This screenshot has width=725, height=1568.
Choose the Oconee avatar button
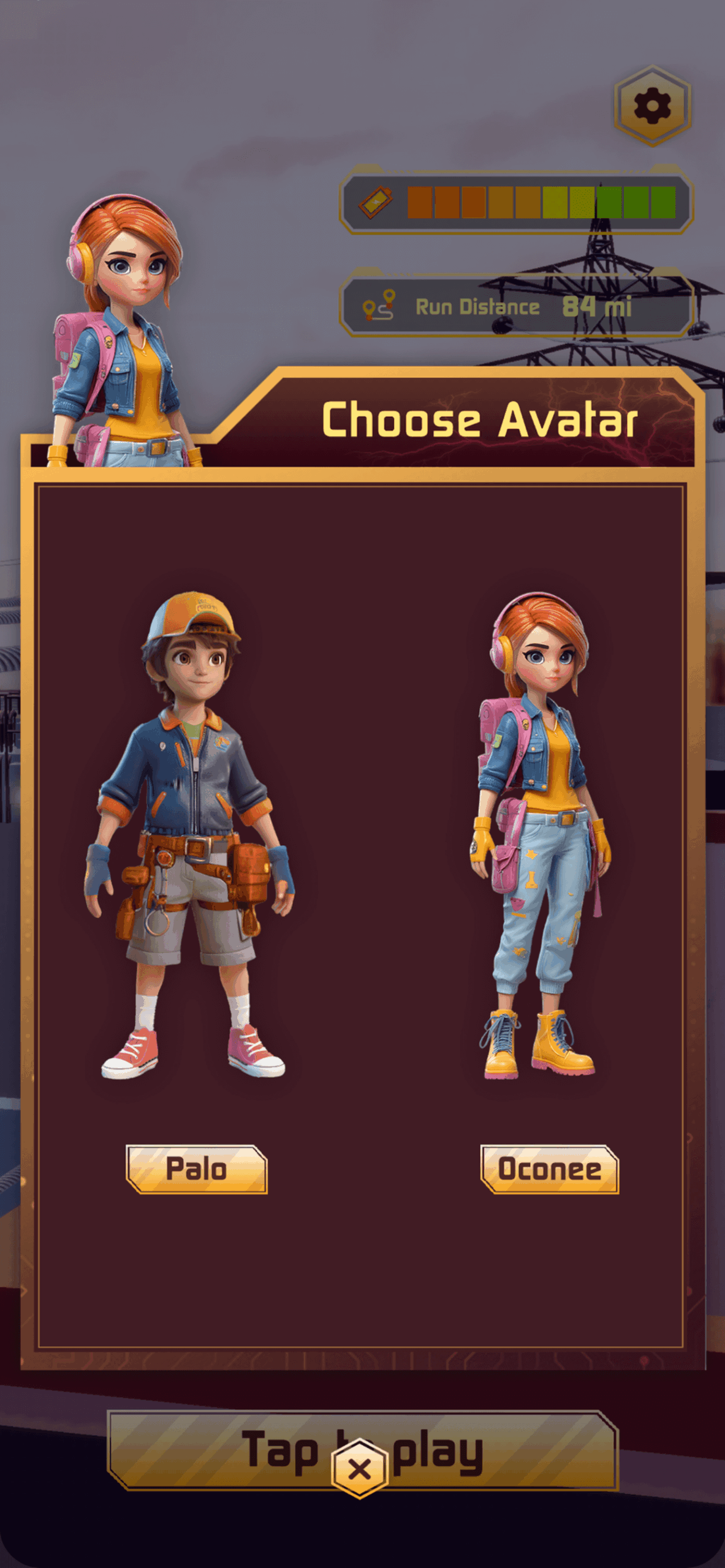click(x=550, y=1169)
